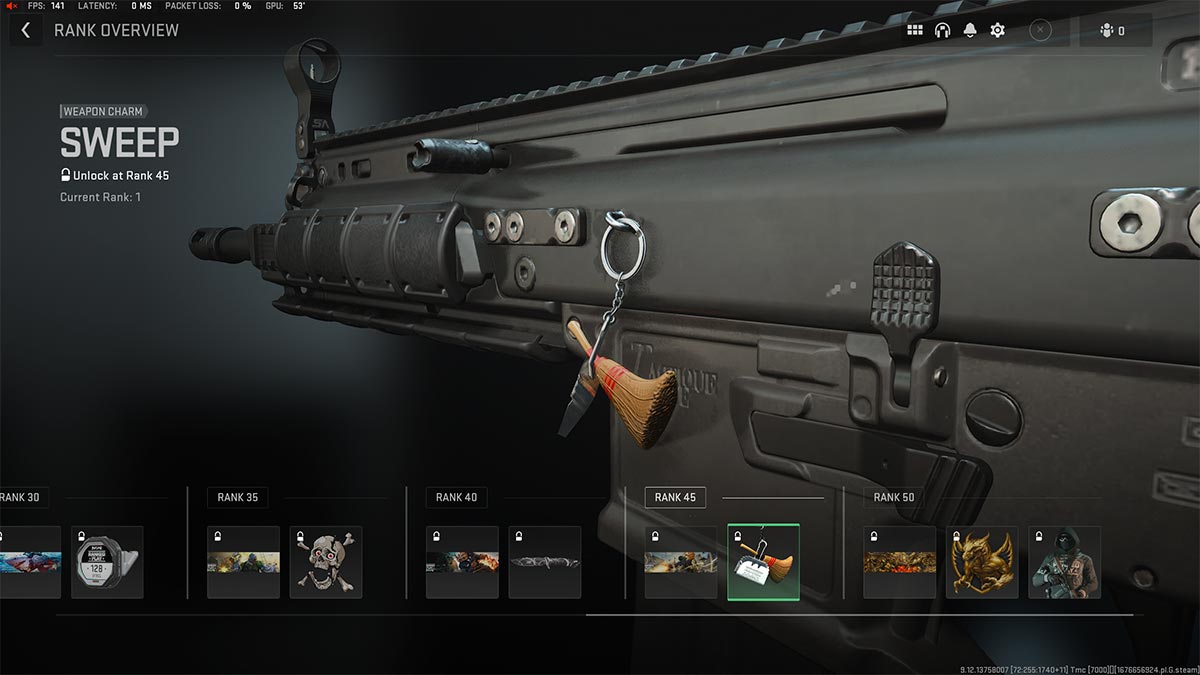
Task: Pick the Rank 40 calling card reward
Action: pyautogui.click(x=462, y=563)
